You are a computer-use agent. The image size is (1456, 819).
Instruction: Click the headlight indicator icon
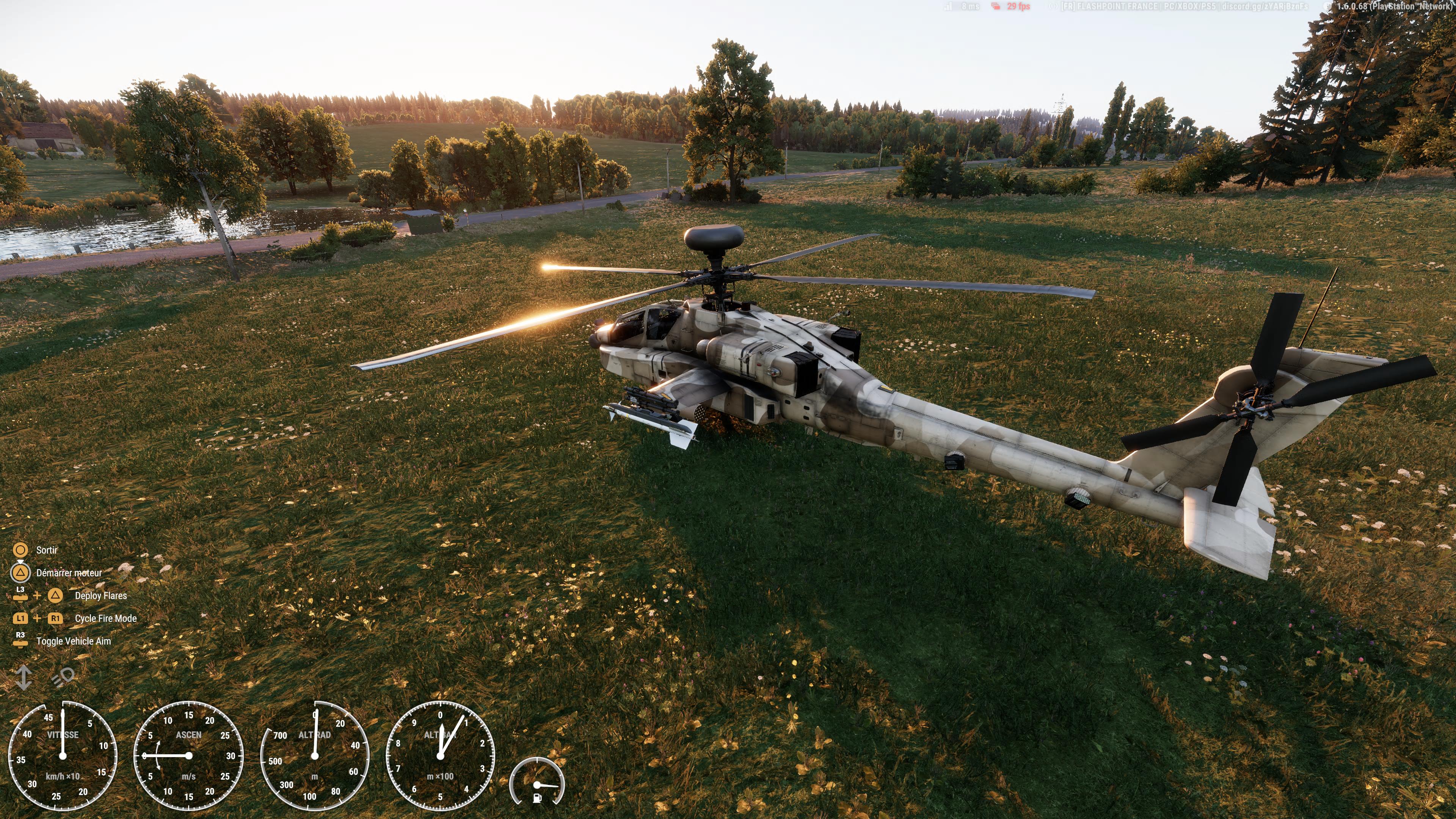click(x=63, y=676)
